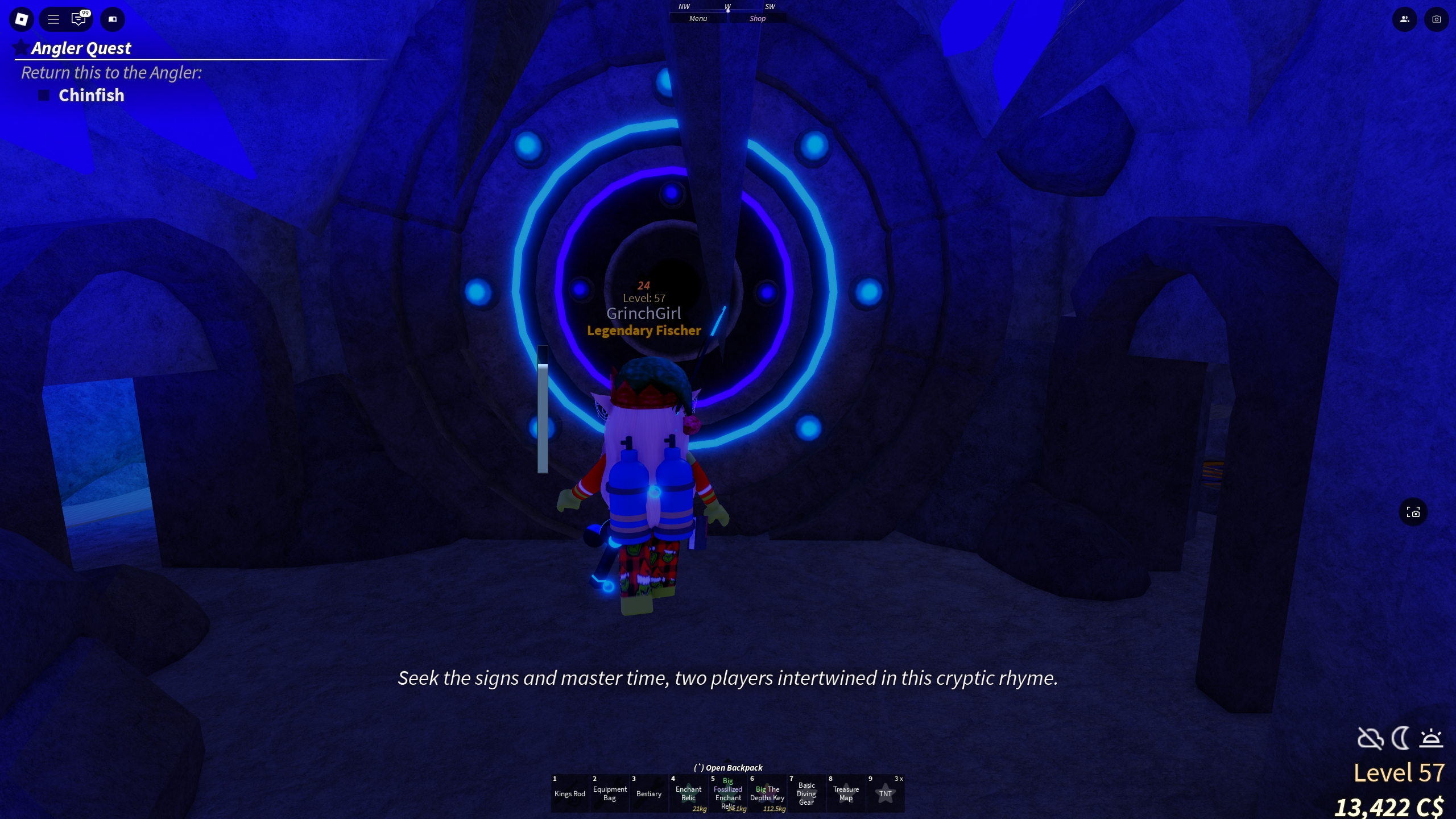
Task: Open the Equipment Bag from the hotbar
Action: (x=610, y=793)
